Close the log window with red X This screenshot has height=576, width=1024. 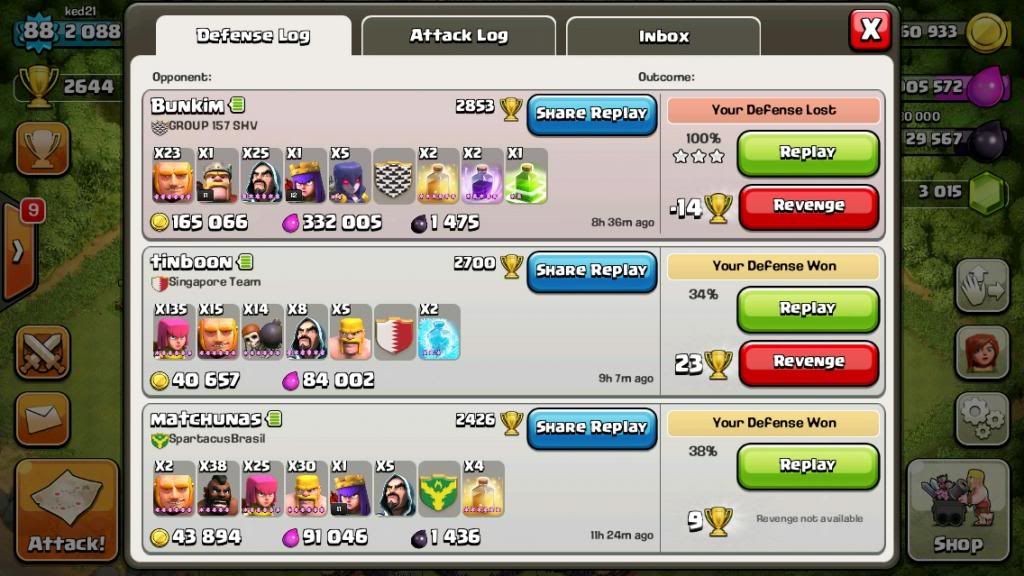[870, 30]
